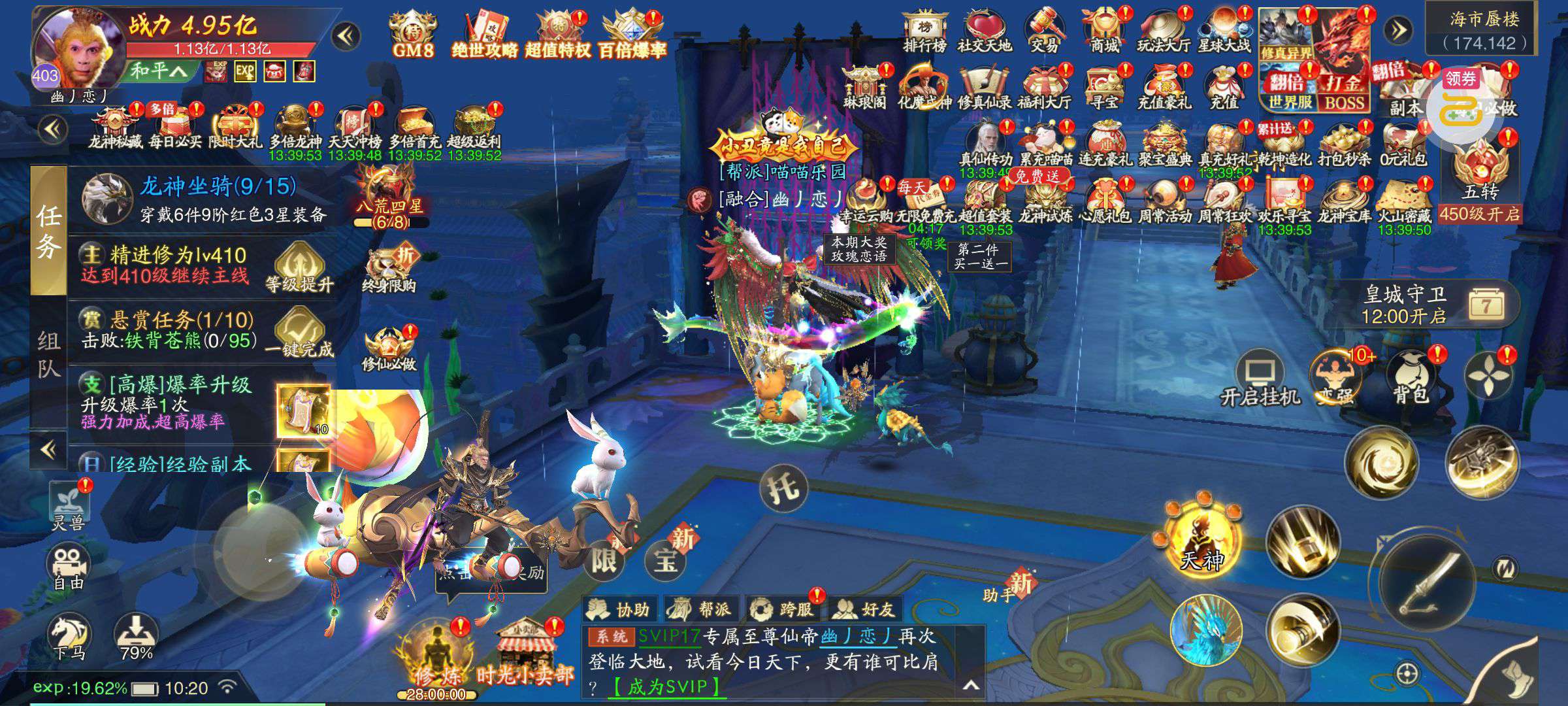The height and width of the screenshot is (706, 1568).
Task: Switch to the 组队 team tab
Action: [x=48, y=354]
